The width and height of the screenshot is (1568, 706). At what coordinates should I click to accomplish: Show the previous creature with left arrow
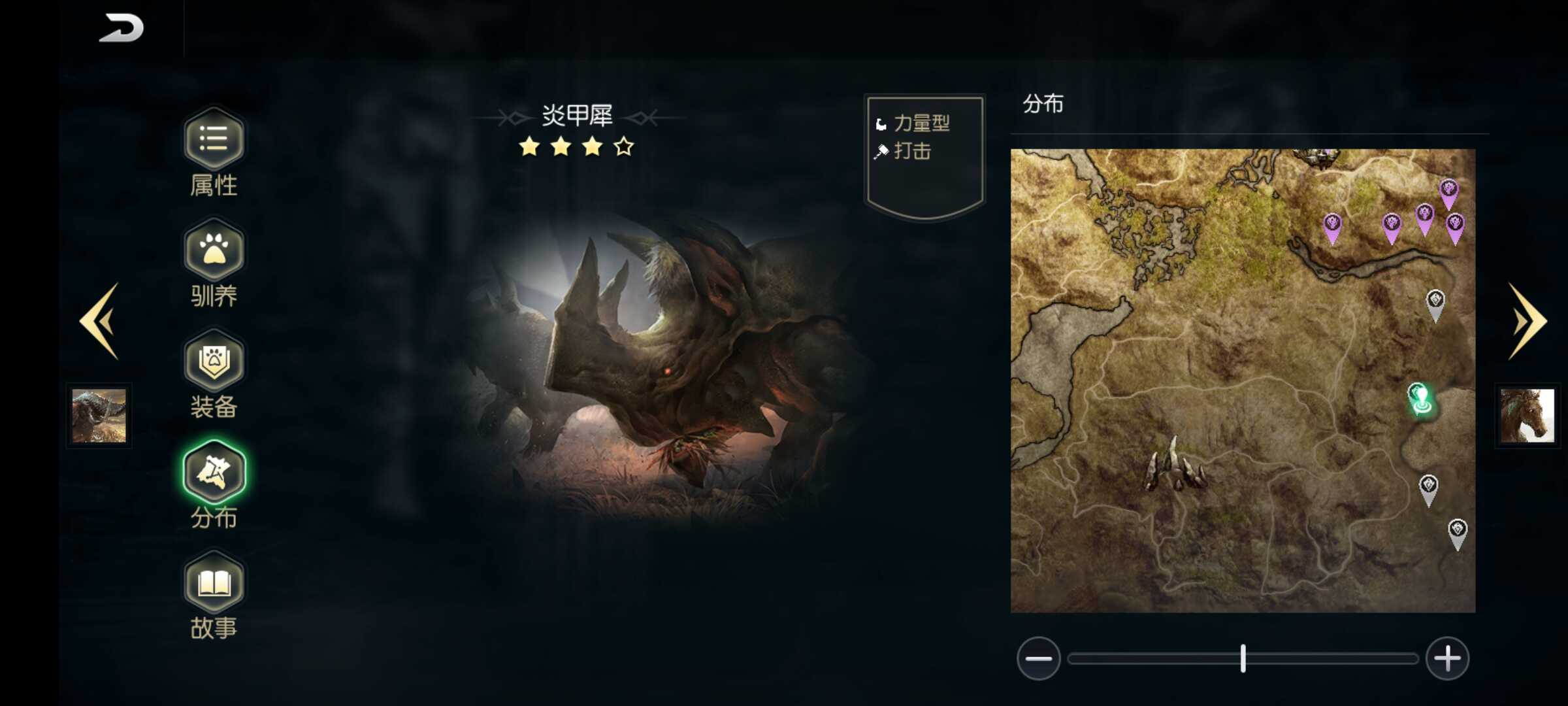(100, 321)
